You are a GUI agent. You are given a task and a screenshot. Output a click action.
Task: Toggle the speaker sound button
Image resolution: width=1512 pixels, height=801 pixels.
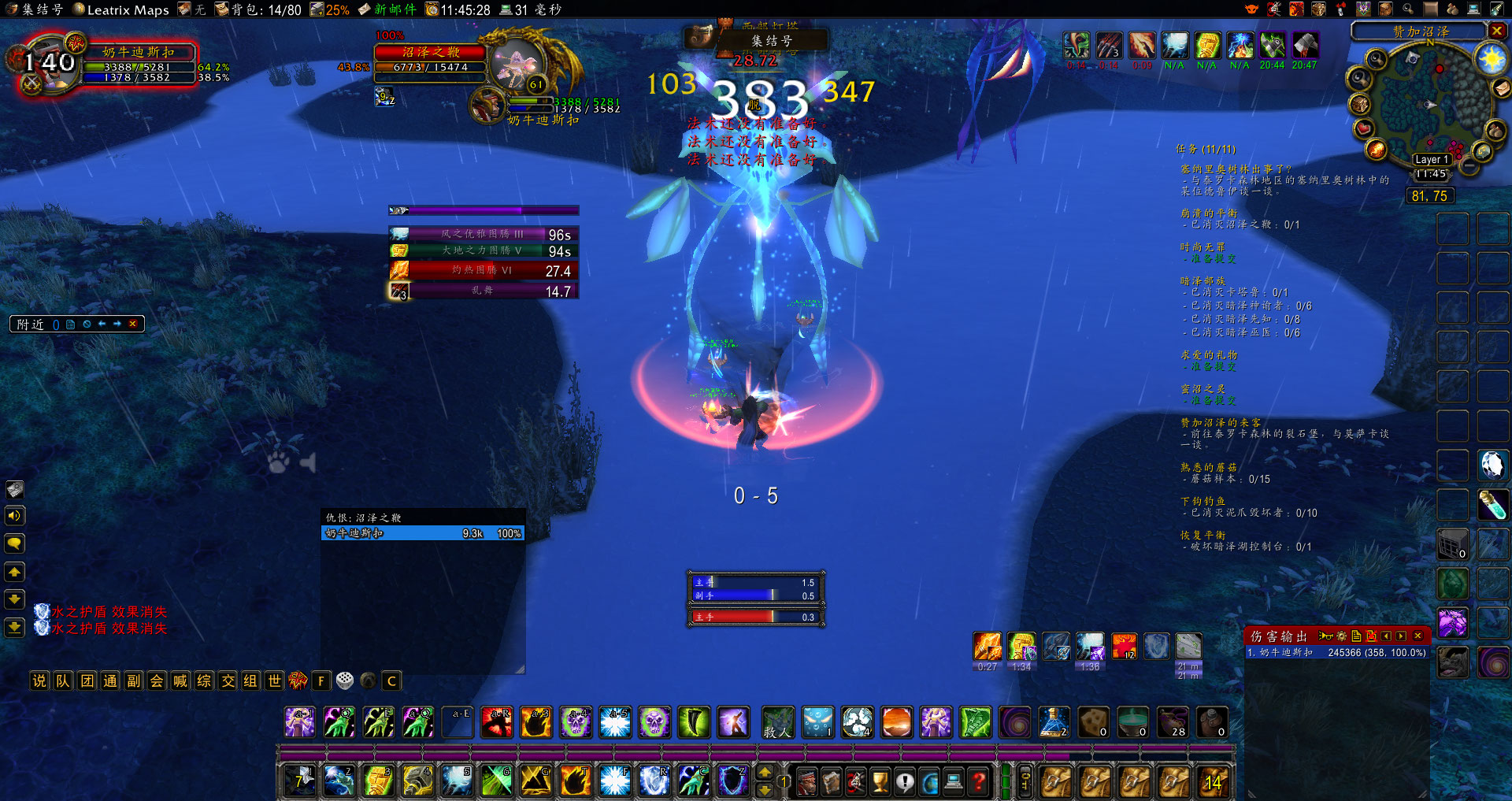(15, 516)
